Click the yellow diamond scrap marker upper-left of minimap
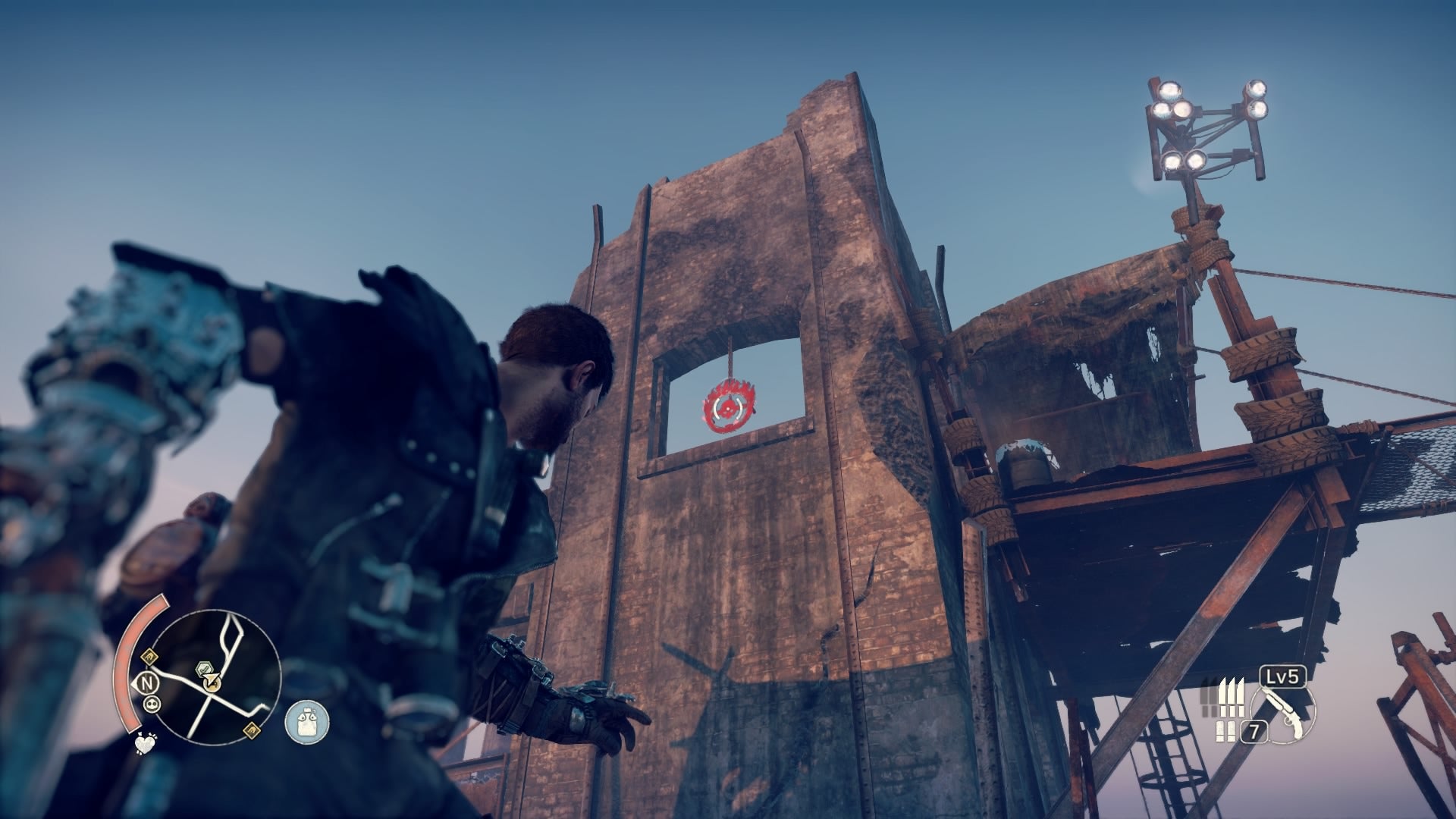 (x=149, y=657)
